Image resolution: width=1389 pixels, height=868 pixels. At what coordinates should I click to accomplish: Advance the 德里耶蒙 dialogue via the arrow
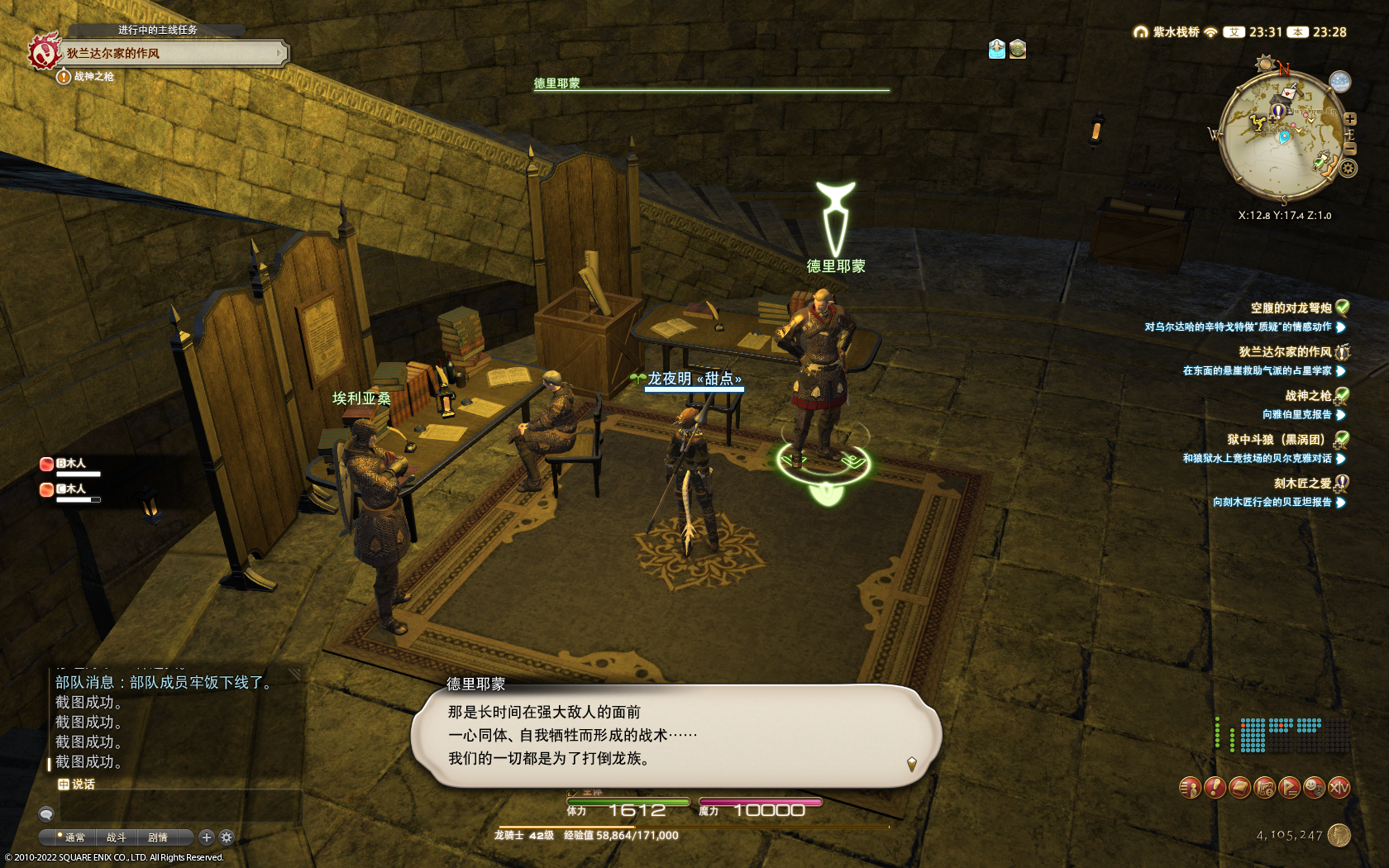point(911,764)
